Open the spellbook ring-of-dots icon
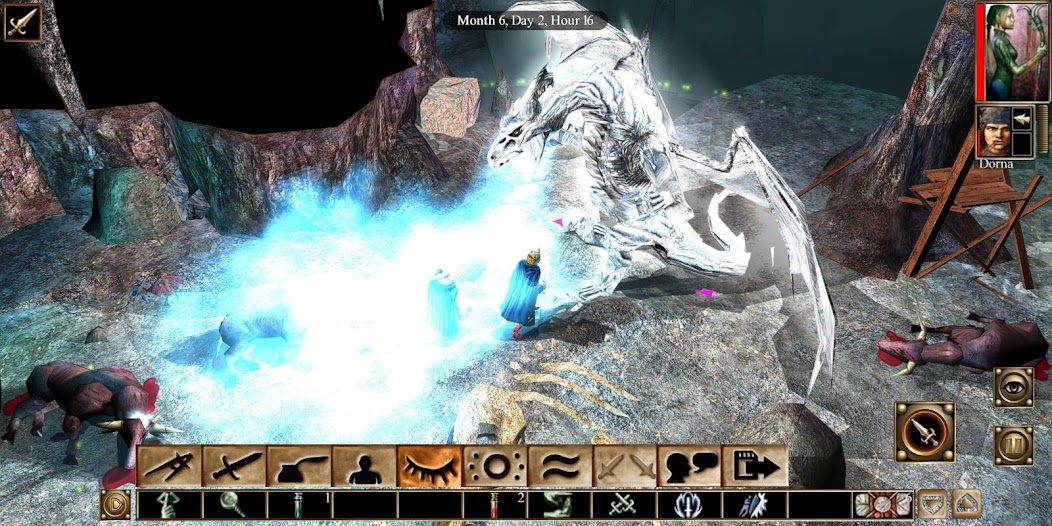This screenshot has height=526, width=1052. pos(493,466)
